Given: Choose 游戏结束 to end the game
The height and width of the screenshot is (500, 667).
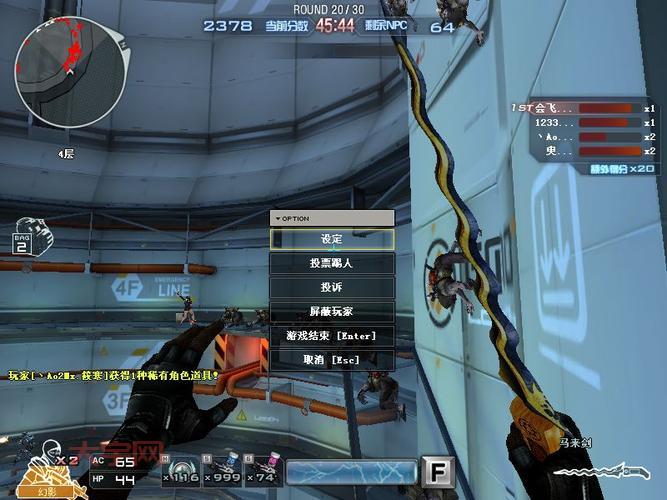Looking at the screenshot, I should coord(332,336).
